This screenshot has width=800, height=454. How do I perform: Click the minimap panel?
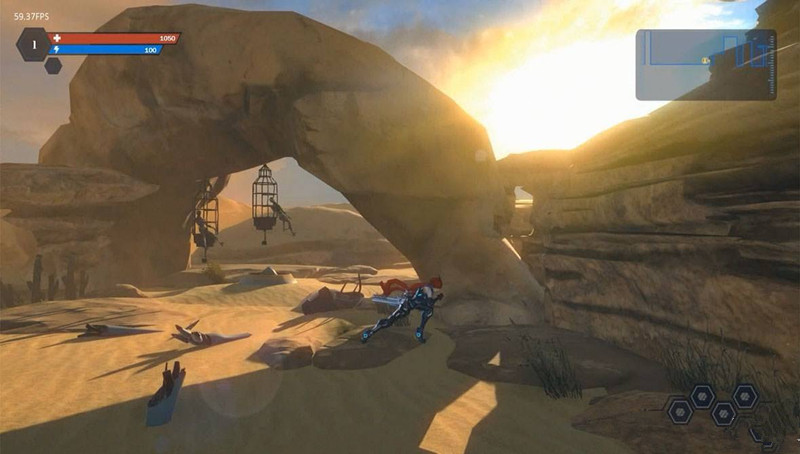click(x=705, y=64)
